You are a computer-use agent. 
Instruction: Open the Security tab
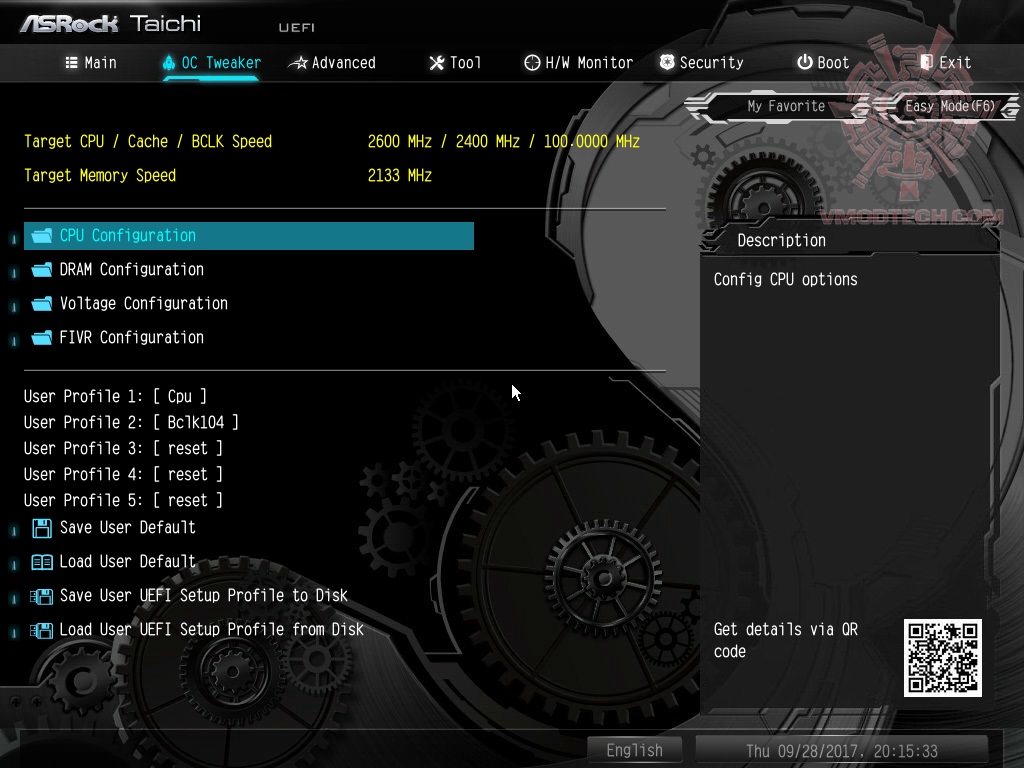pyautogui.click(x=701, y=63)
